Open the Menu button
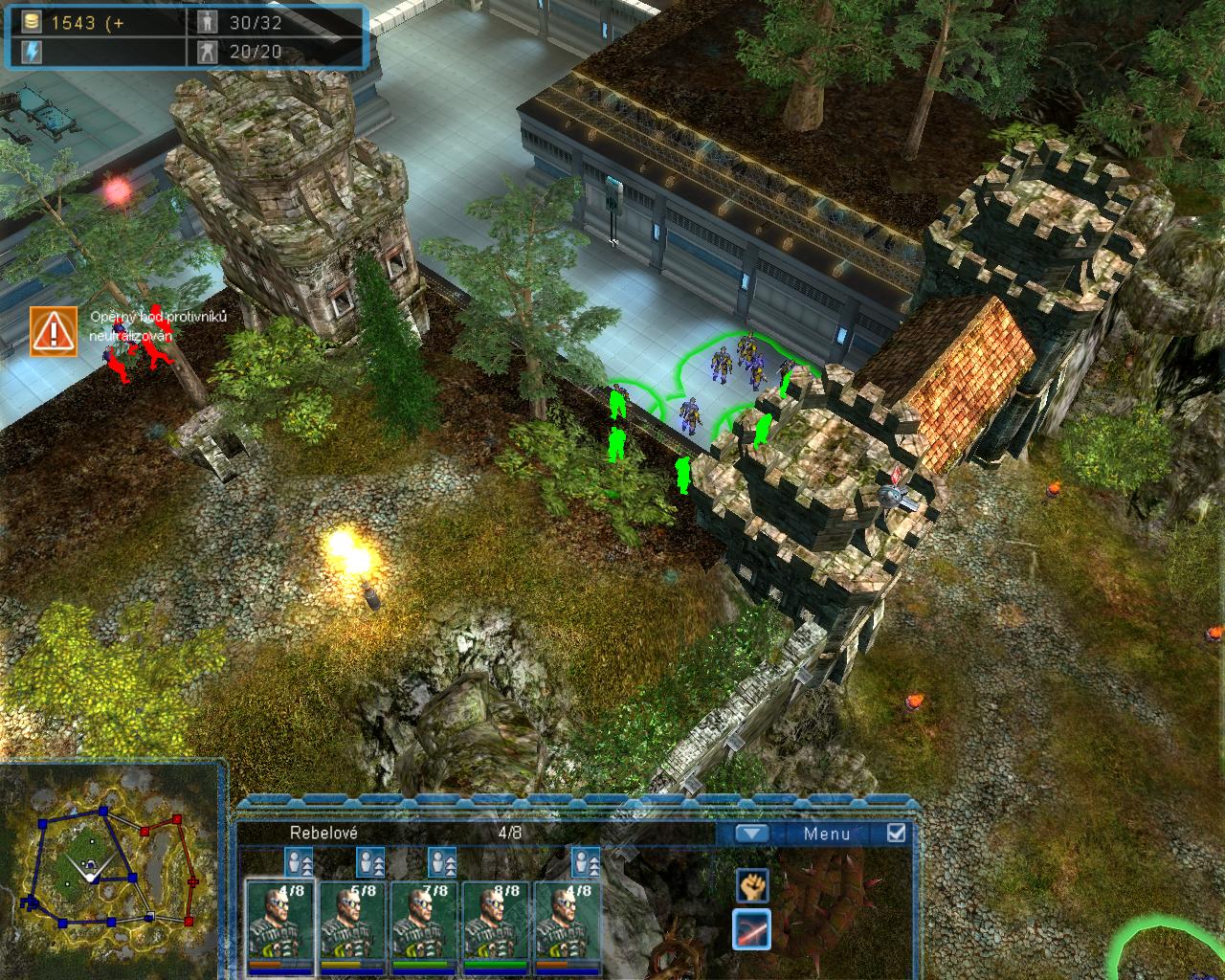This screenshot has height=980, width=1225. (826, 834)
